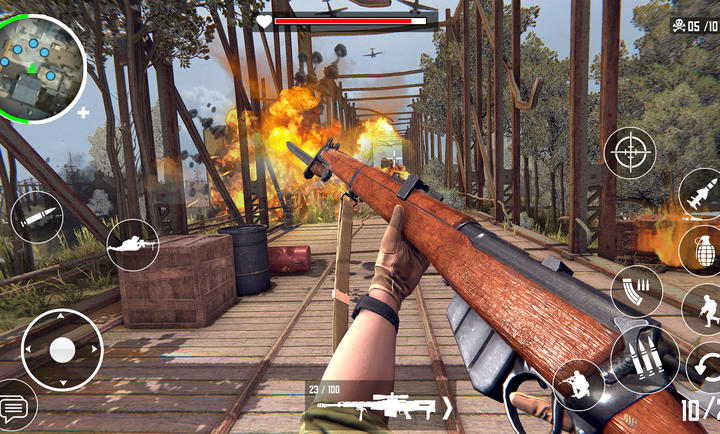
Task: Reload using the magazine and bullets button
Action: (x=636, y=290)
